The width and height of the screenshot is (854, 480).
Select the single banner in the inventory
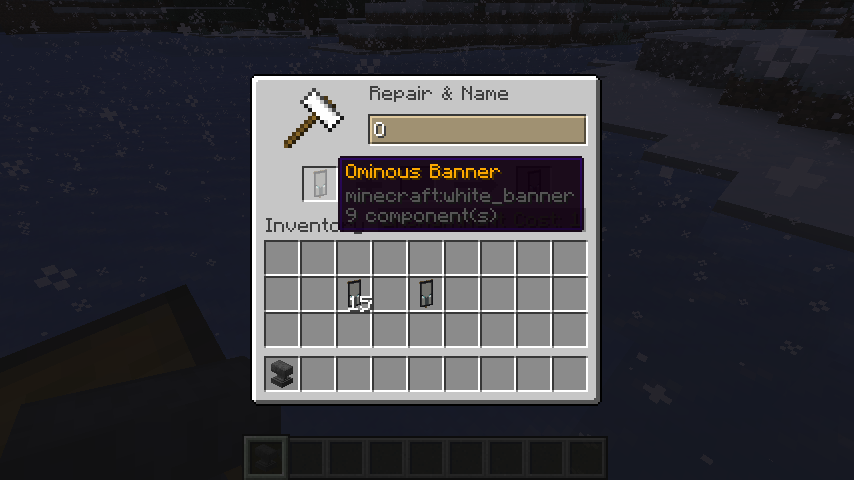click(426, 293)
